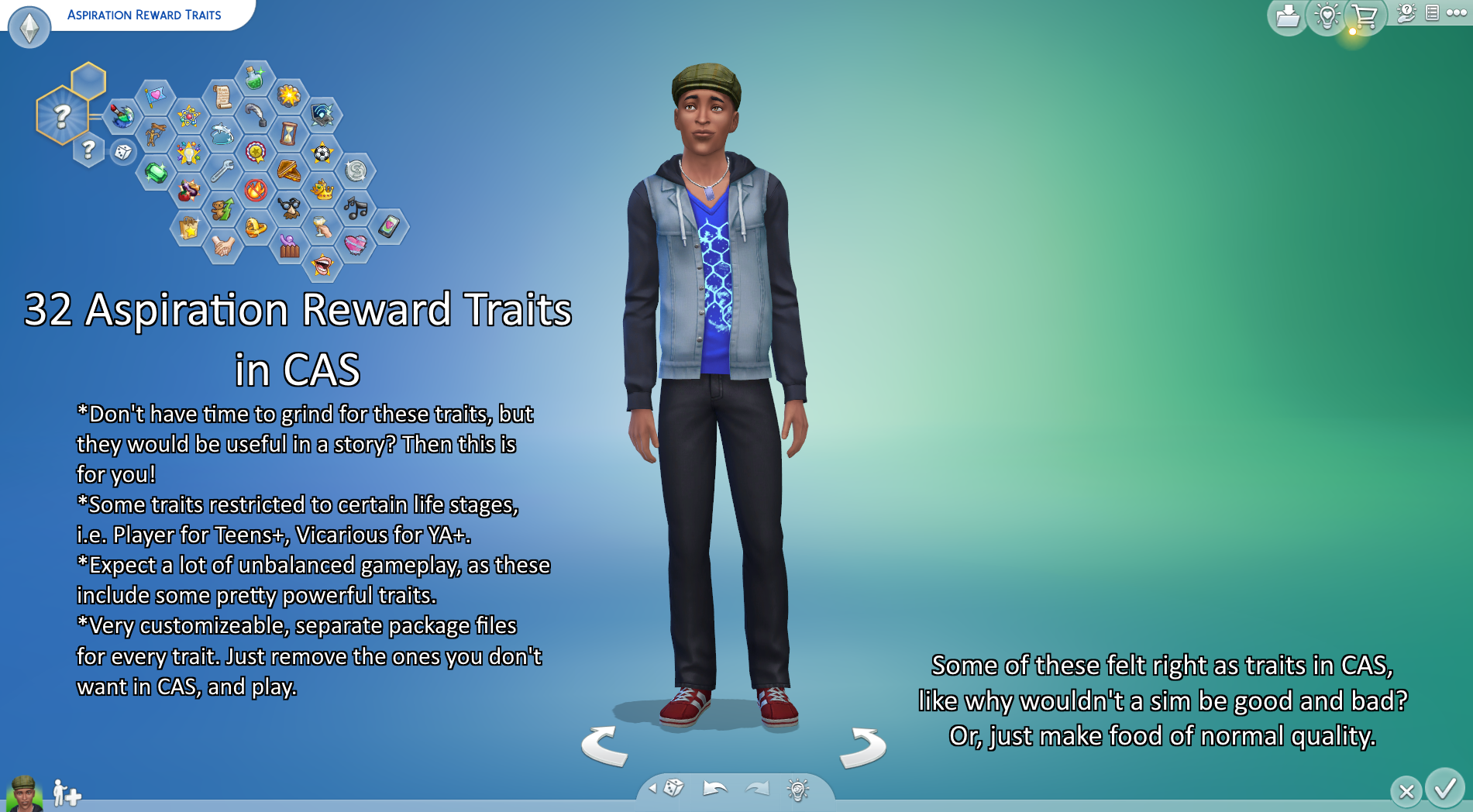Choose the wrench trait icon

click(222, 170)
